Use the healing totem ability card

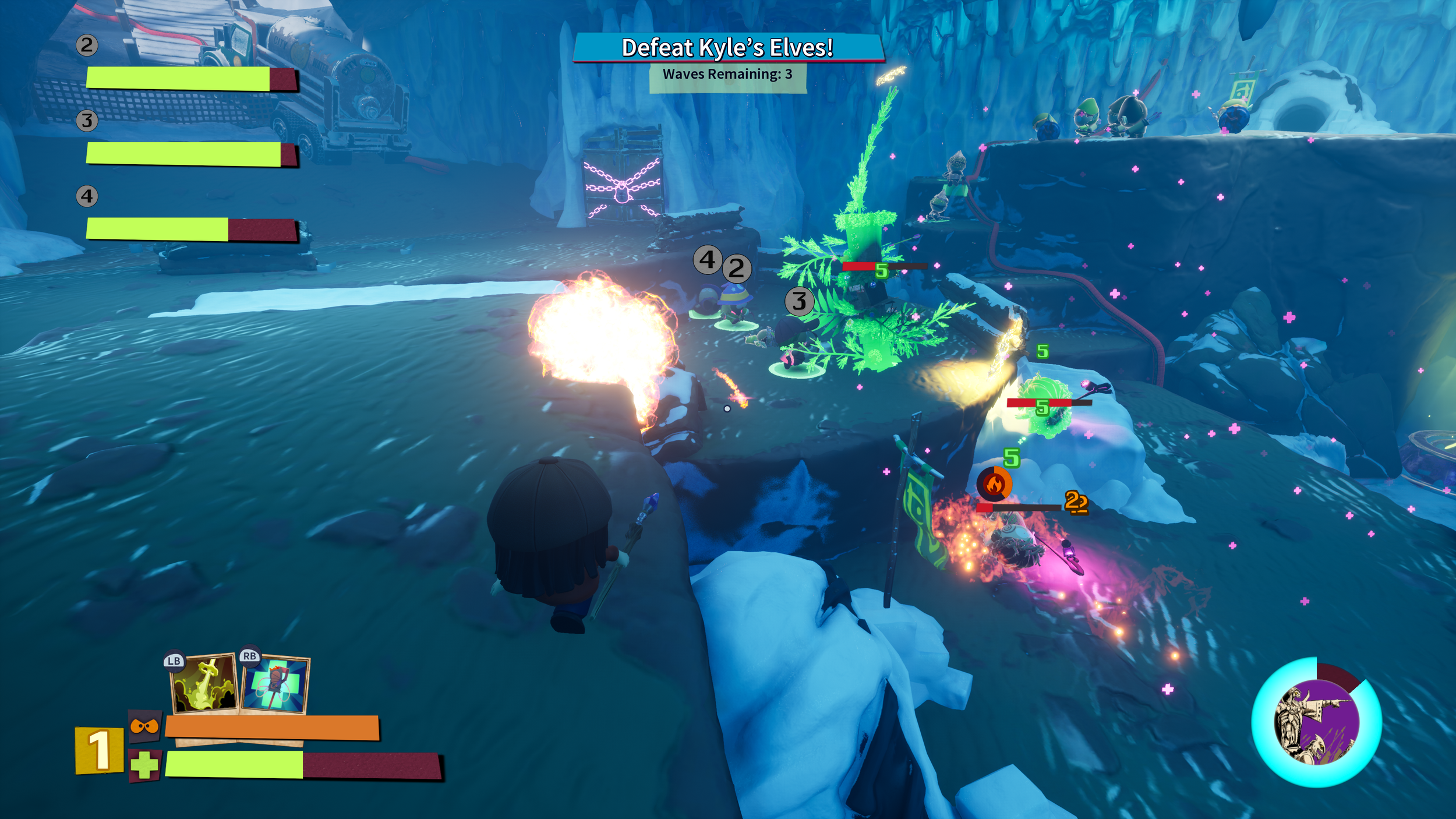[275, 685]
